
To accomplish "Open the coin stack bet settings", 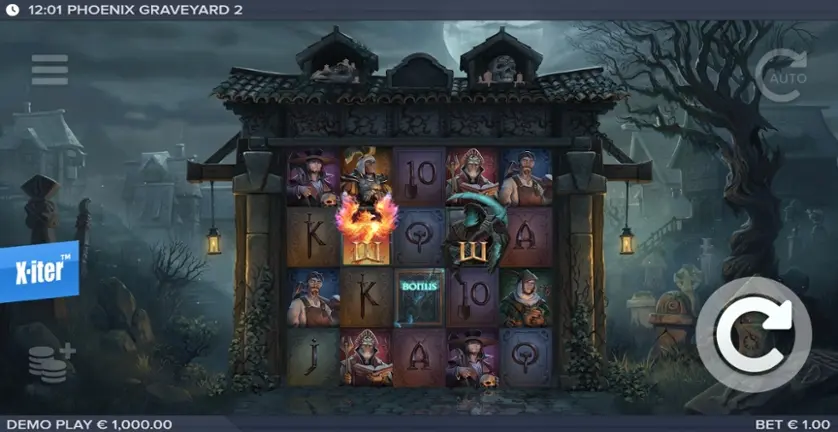I will tap(52, 361).
